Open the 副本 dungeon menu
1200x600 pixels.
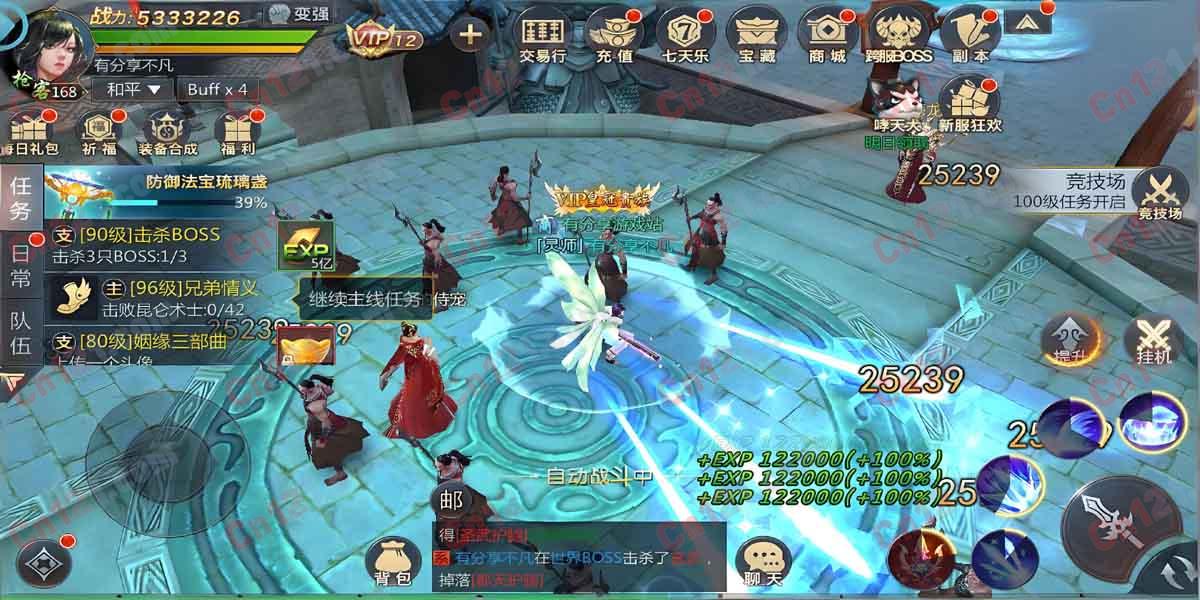(x=968, y=37)
